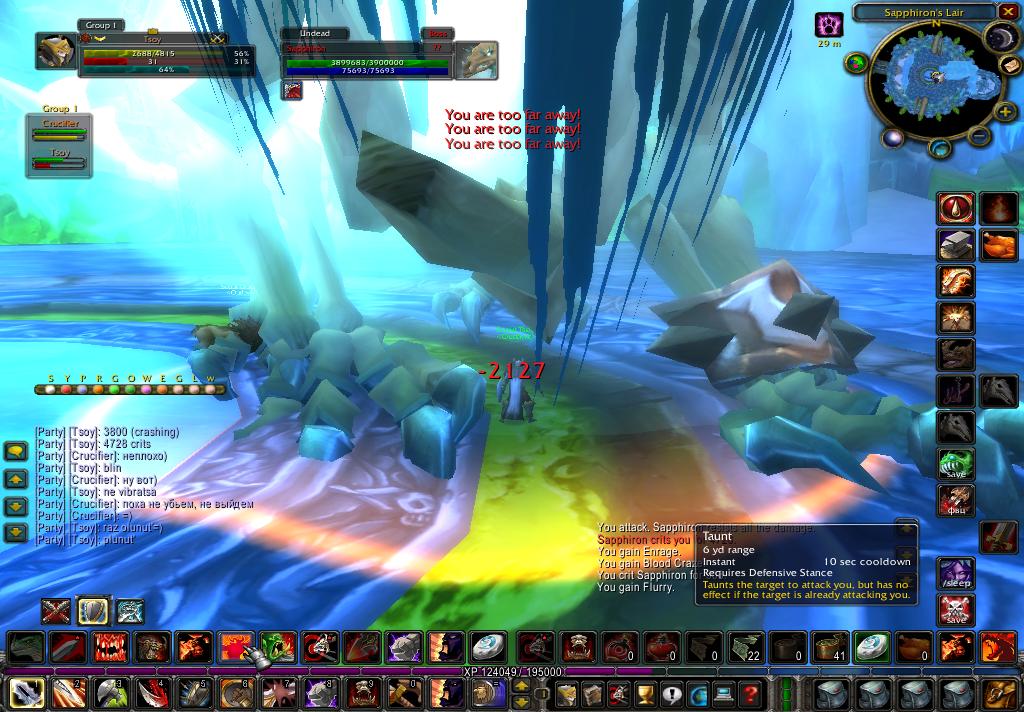1024x712 pixels.
Task: Click the blood drop ability icon
Action: (x=956, y=209)
